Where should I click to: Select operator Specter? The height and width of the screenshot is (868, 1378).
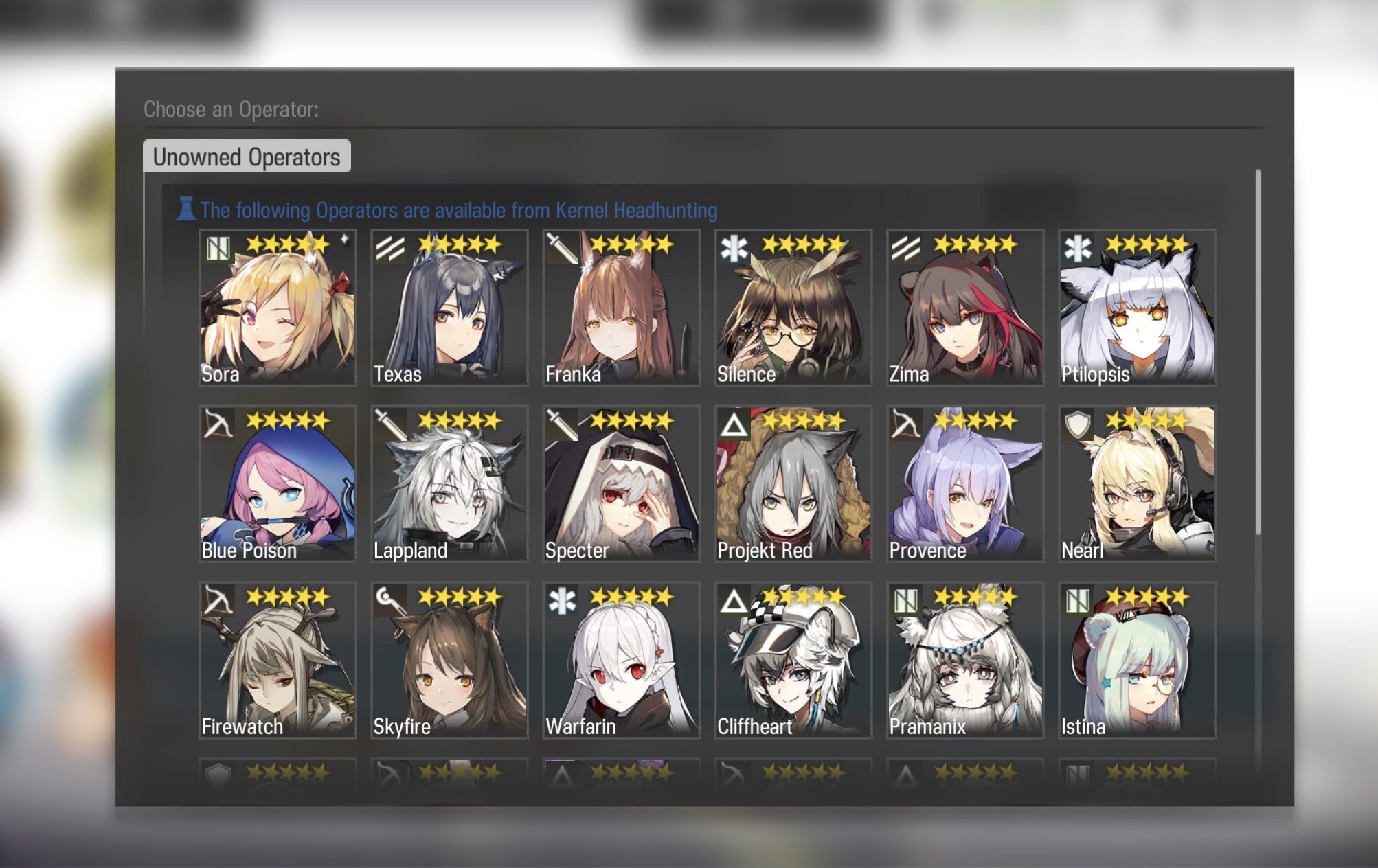[x=621, y=484]
